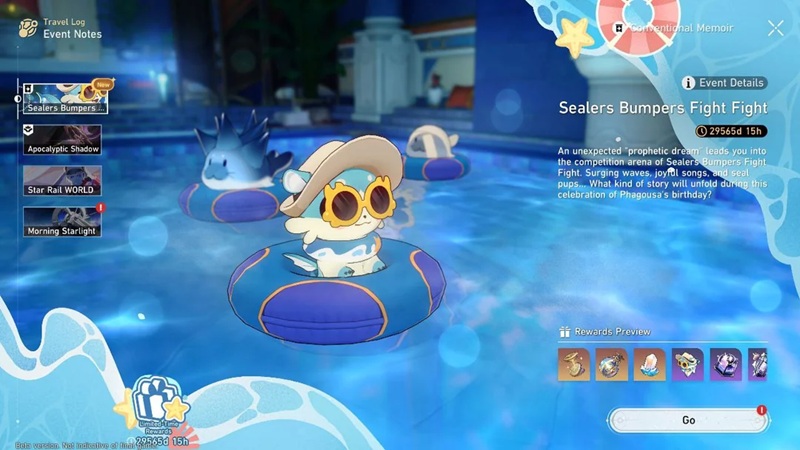Inspect the round flask reward icon

612,364
